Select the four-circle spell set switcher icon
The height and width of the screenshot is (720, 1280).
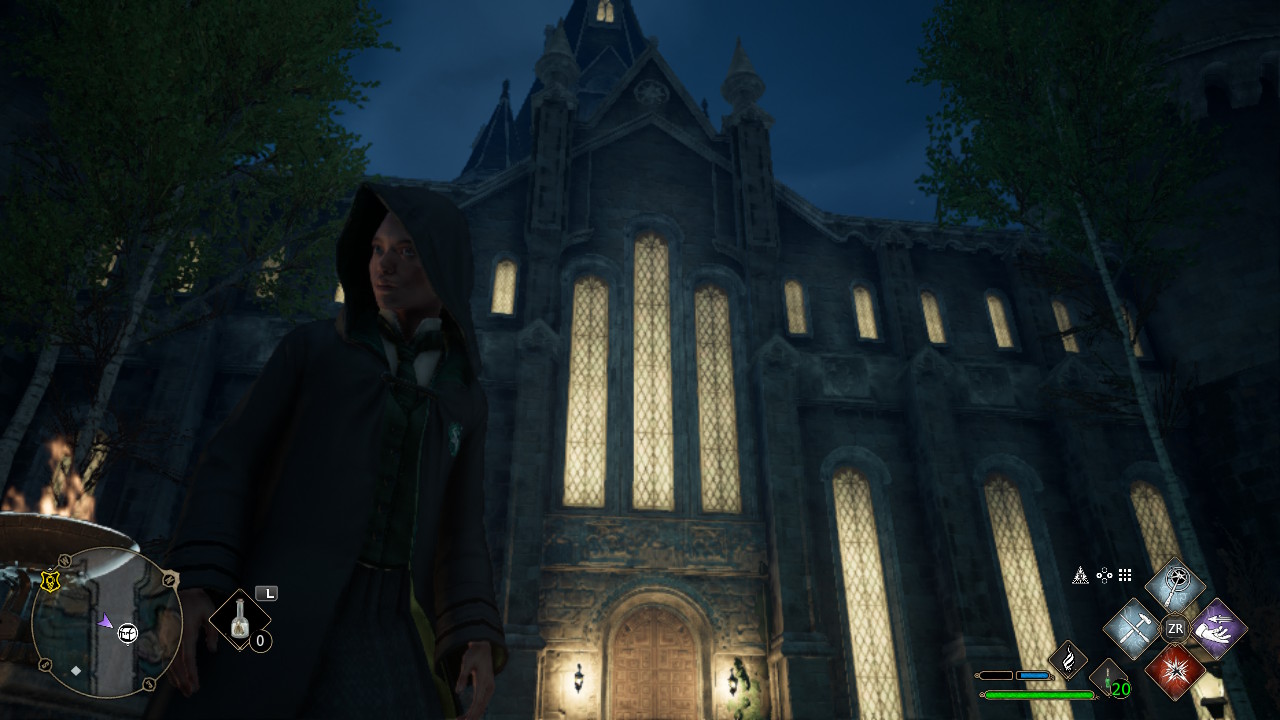pyautogui.click(x=1104, y=575)
